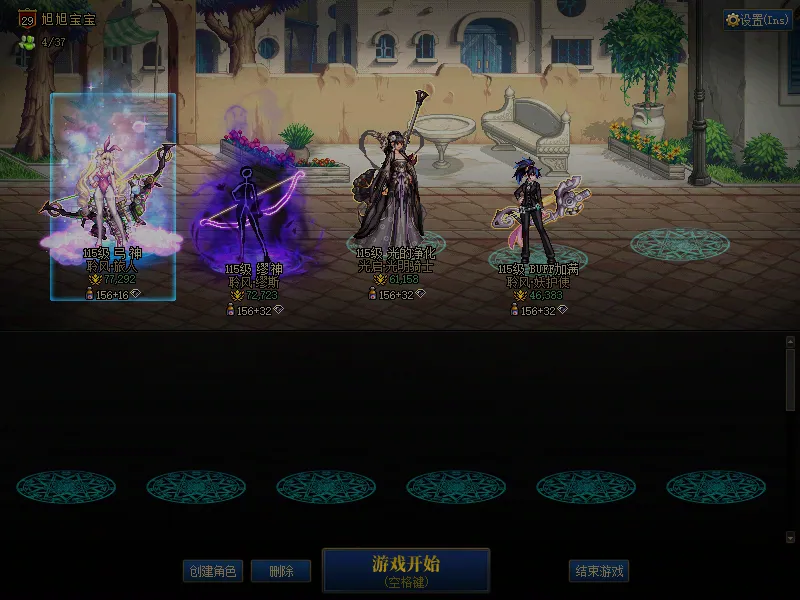Open 设置 (Settings) at top right
Image resolution: width=800 pixels, height=600 pixels.
pos(758,20)
